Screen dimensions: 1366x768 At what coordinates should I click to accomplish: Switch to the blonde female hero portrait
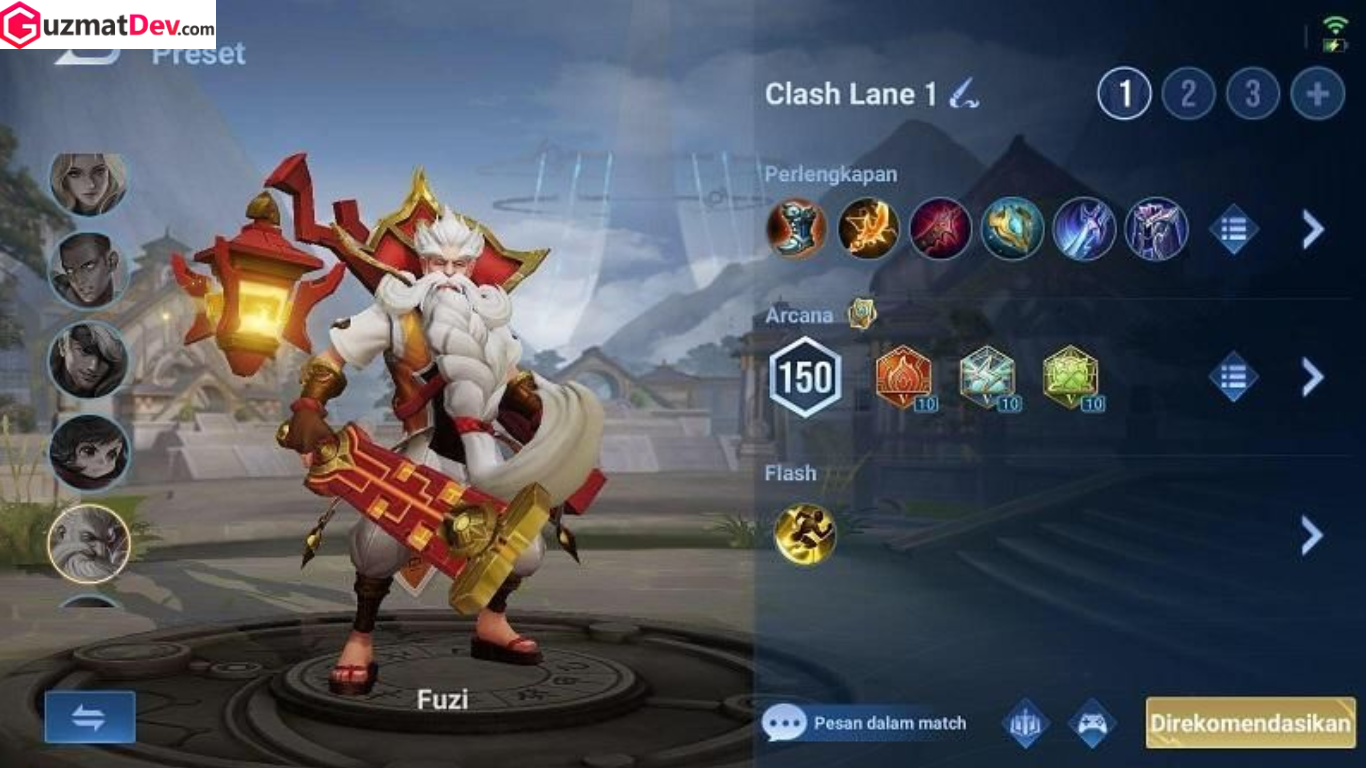tap(88, 180)
